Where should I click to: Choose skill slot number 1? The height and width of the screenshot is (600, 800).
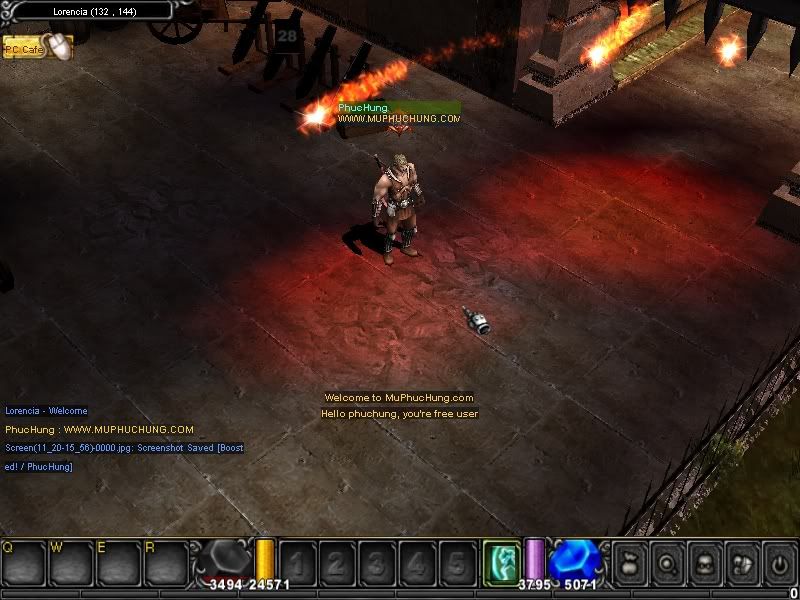[x=298, y=563]
